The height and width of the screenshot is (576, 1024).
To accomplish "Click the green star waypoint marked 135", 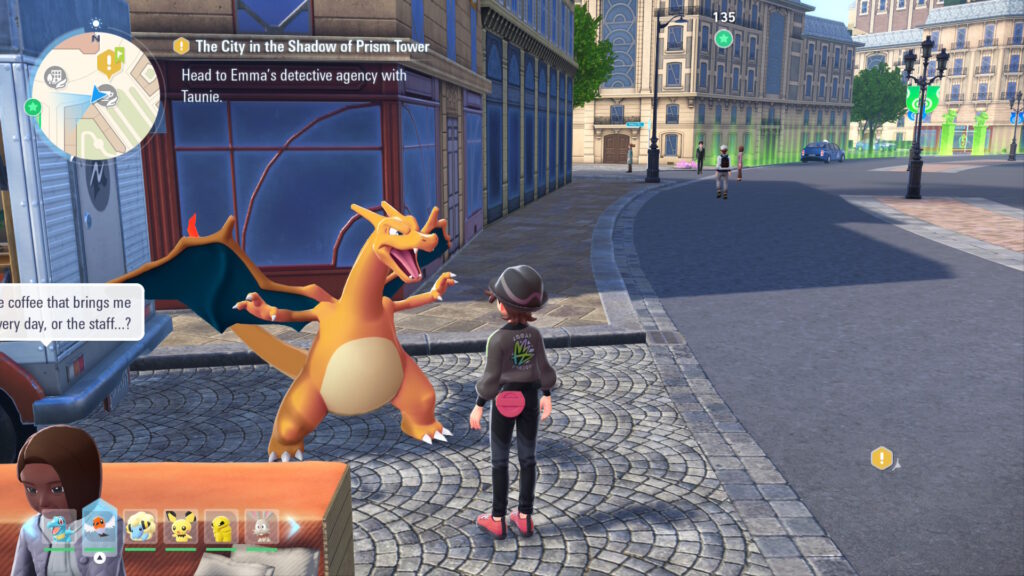I will [723, 38].
